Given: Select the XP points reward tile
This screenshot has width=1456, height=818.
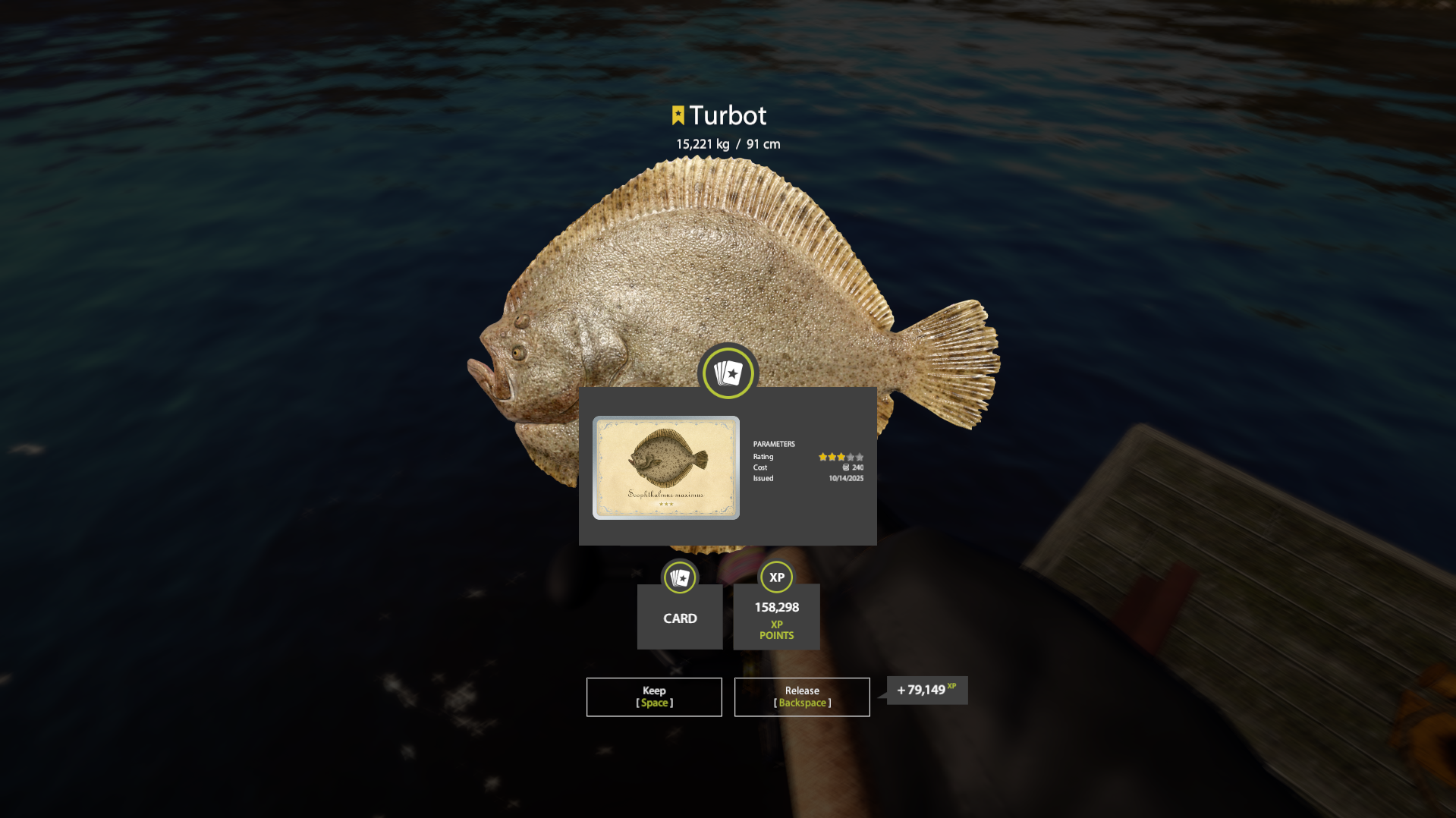Looking at the screenshot, I should (776, 616).
